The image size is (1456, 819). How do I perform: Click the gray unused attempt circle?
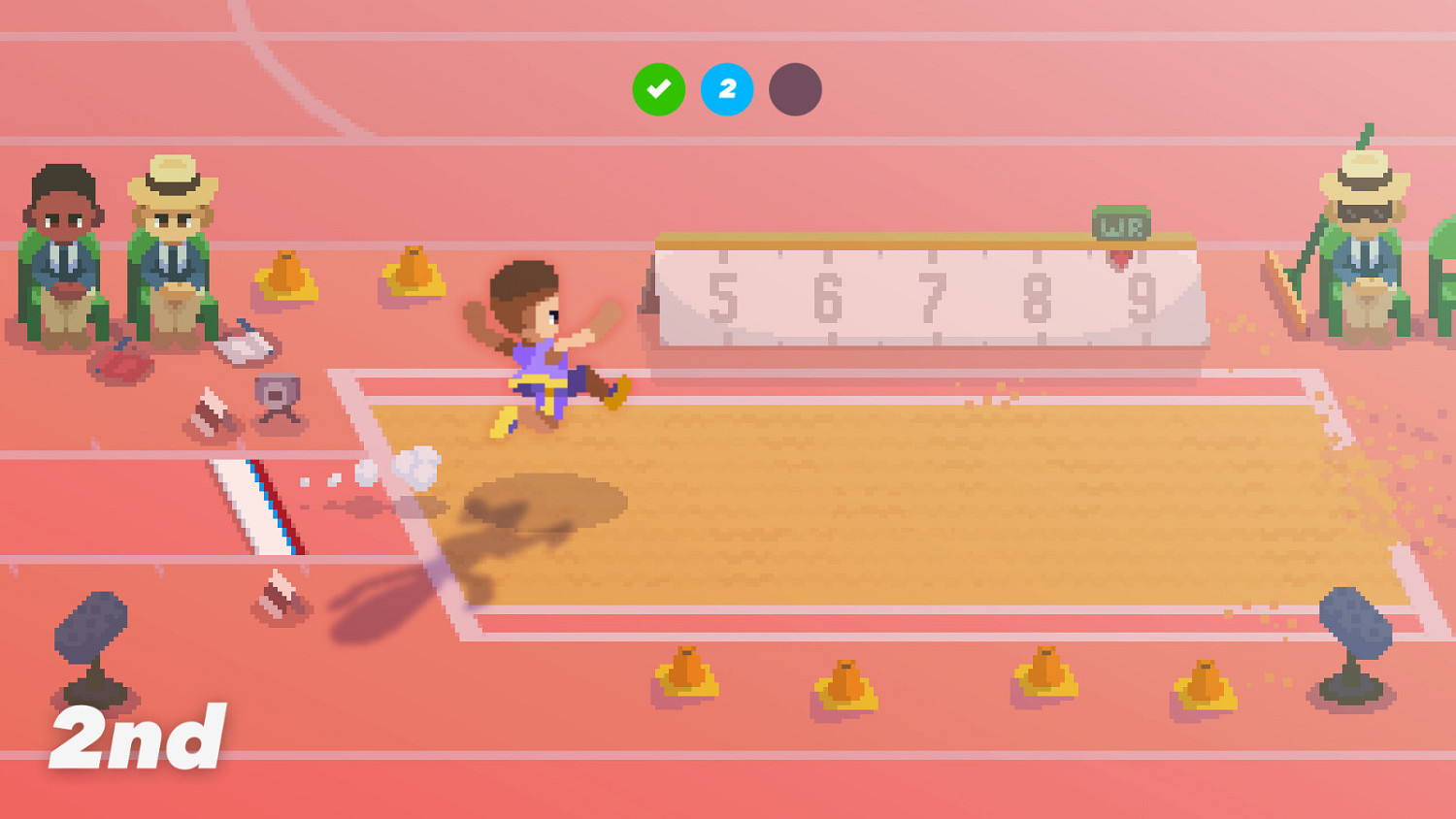point(795,89)
